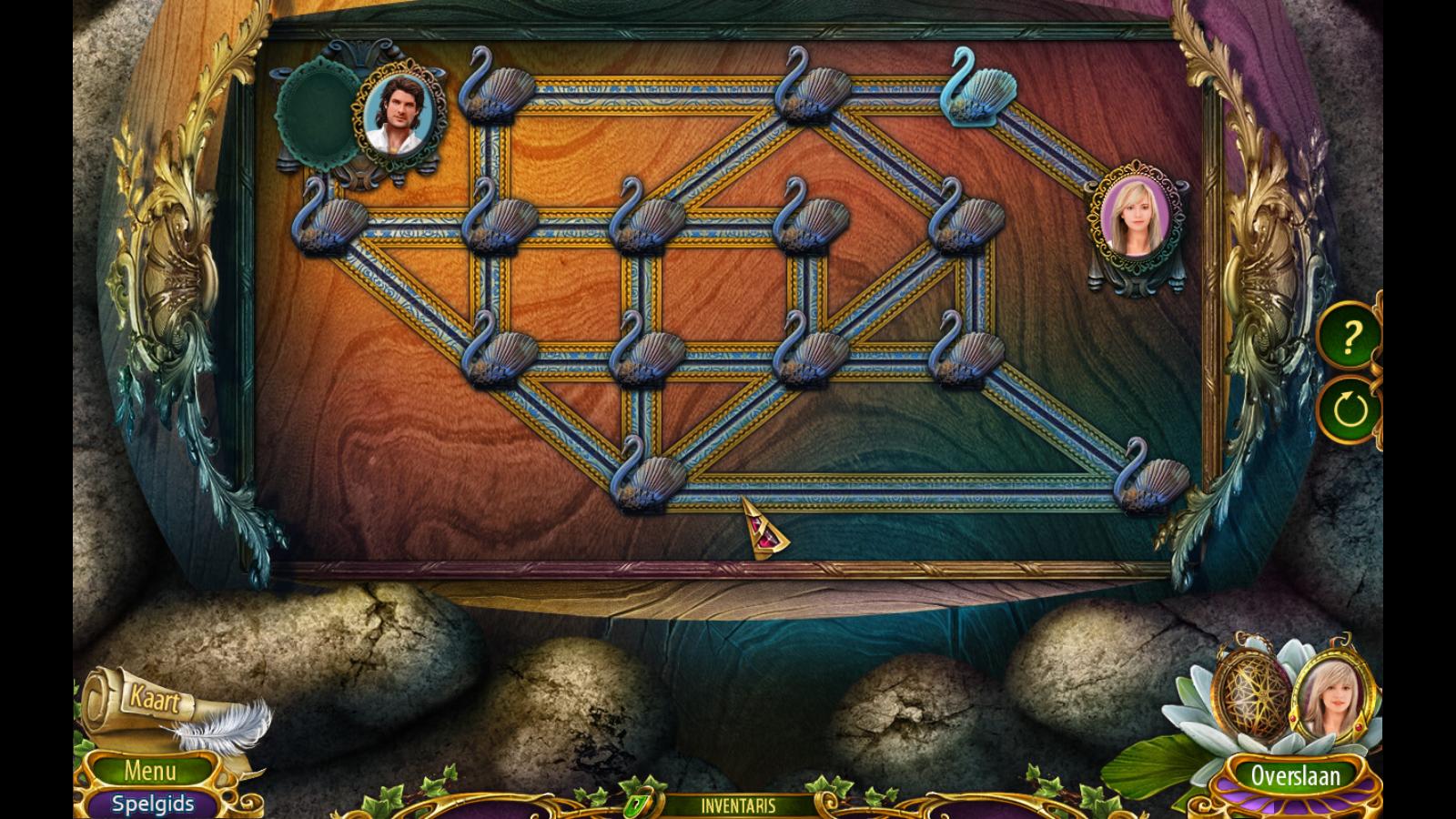Open the Kaart map scroll
Viewport: 1456px width, 819px height.
point(155,702)
